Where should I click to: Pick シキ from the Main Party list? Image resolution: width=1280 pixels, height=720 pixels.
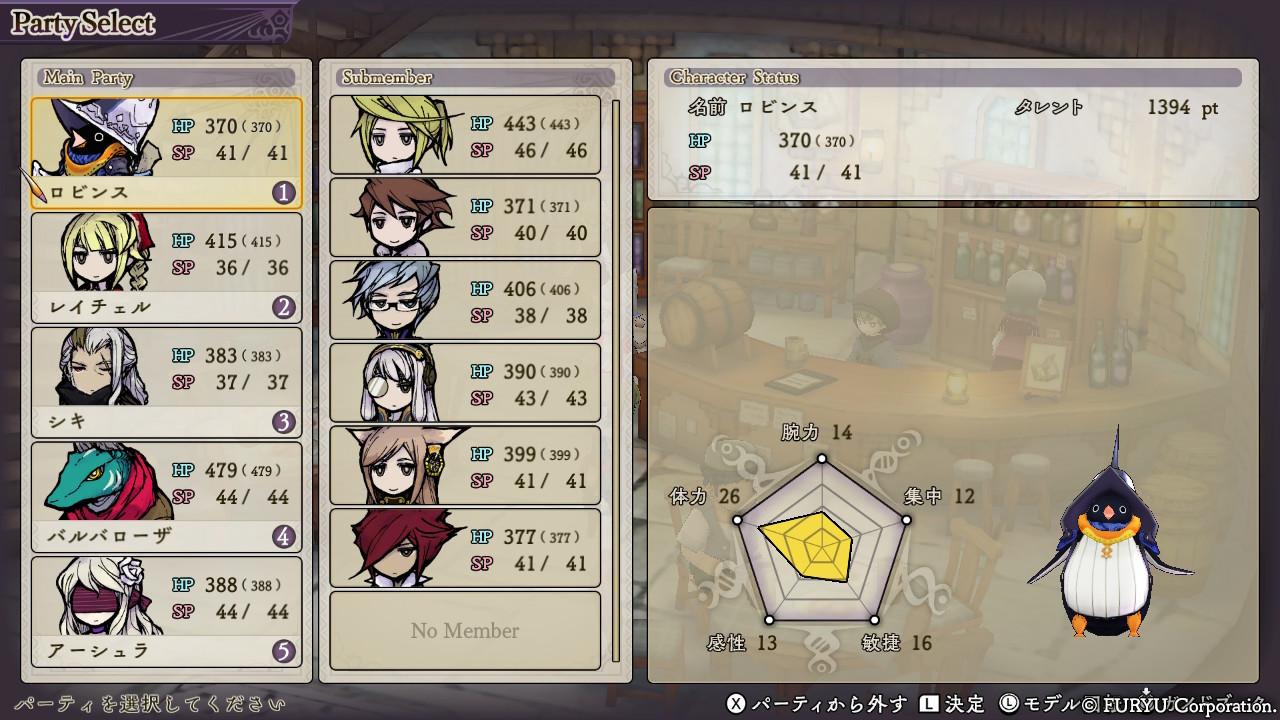pyautogui.click(x=166, y=382)
